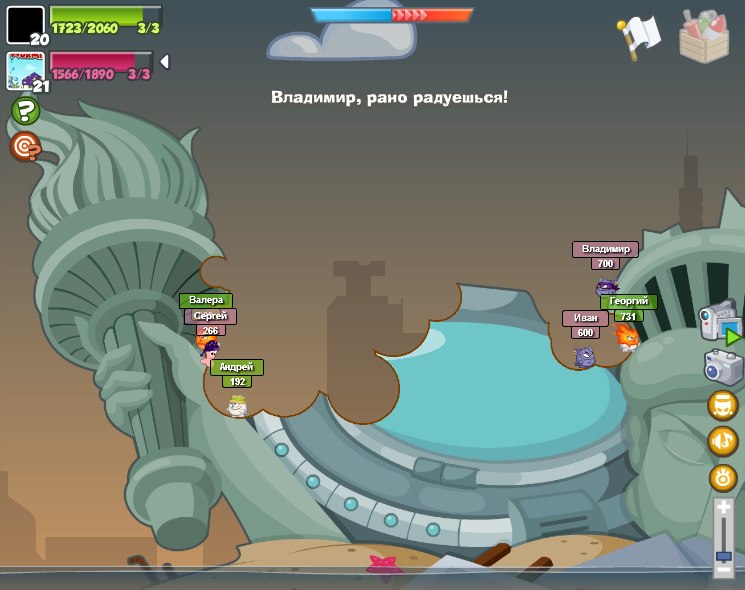The width and height of the screenshot is (745, 590).
Task: Select the pink team avatar thumbnail
Action: [25, 71]
